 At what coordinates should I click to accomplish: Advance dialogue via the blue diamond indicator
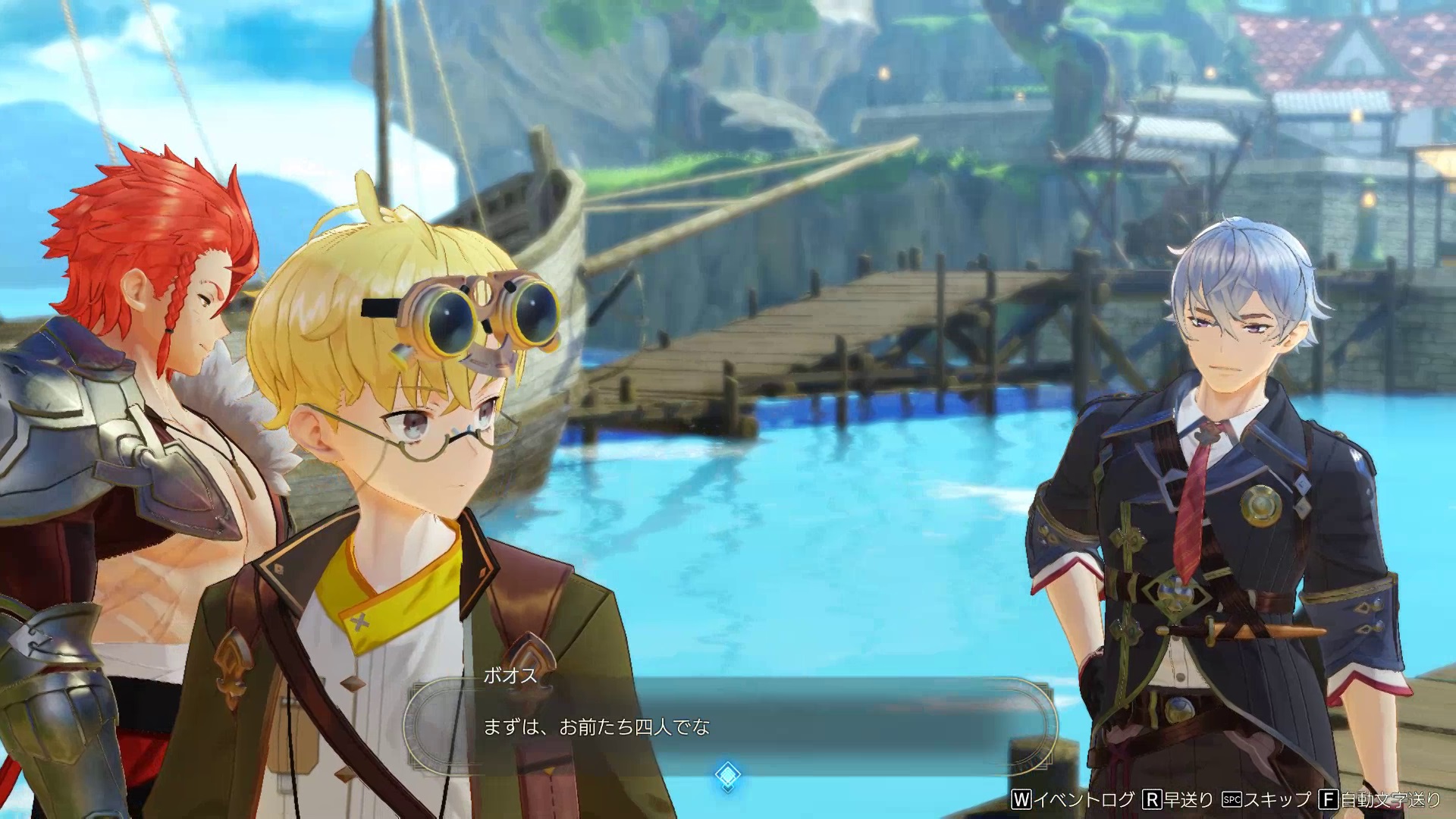[727, 774]
